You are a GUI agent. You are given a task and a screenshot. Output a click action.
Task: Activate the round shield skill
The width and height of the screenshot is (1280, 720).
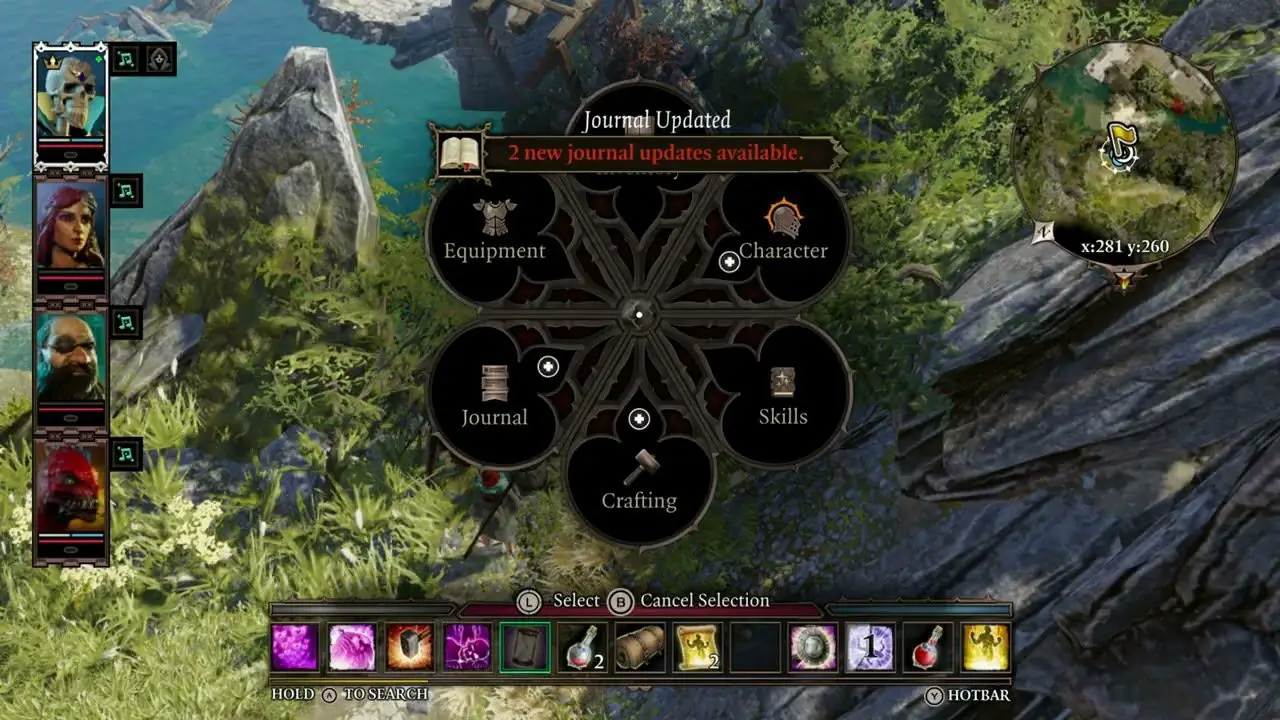pyautogui.click(x=813, y=647)
